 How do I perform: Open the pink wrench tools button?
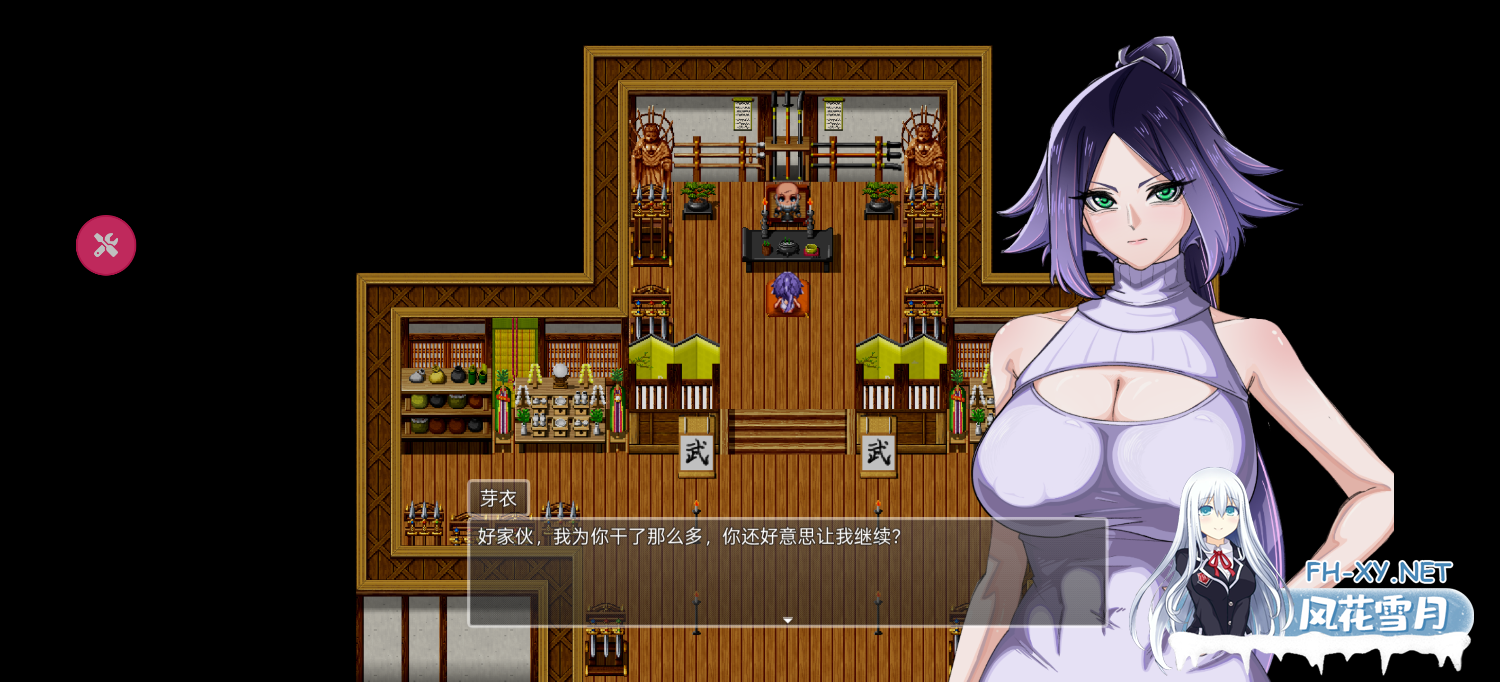point(106,245)
